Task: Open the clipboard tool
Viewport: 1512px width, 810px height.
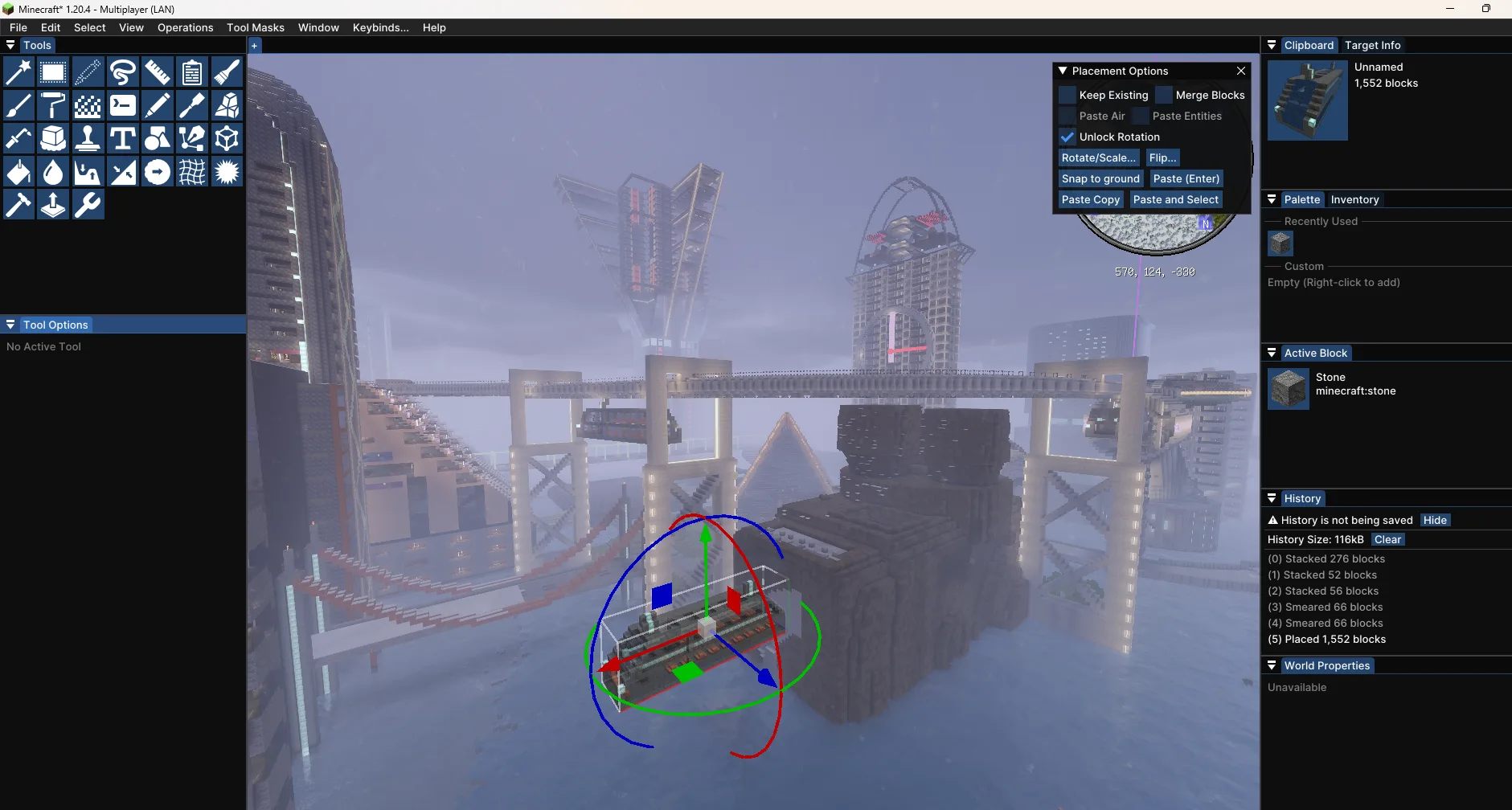Action: click(192, 72)
